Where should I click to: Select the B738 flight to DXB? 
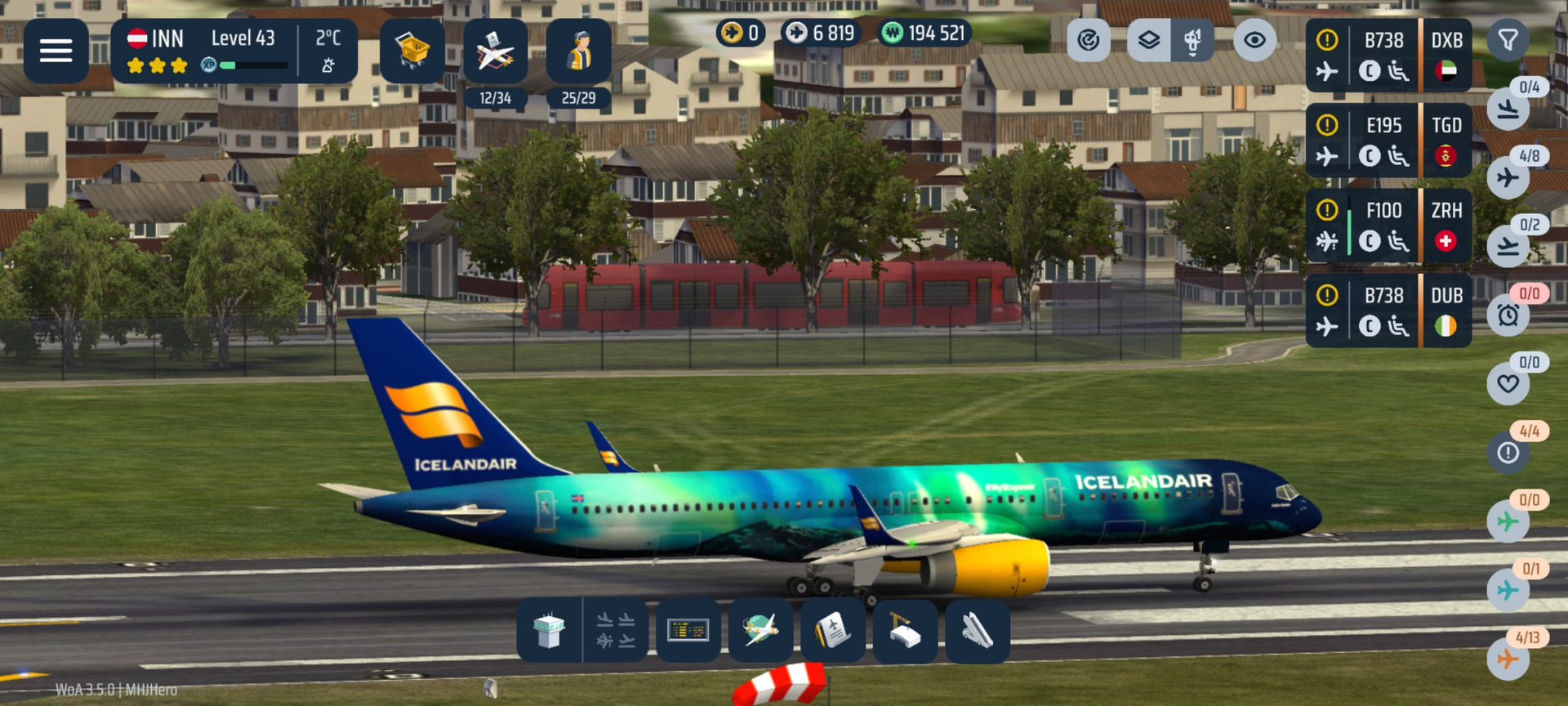point(1388,56)
